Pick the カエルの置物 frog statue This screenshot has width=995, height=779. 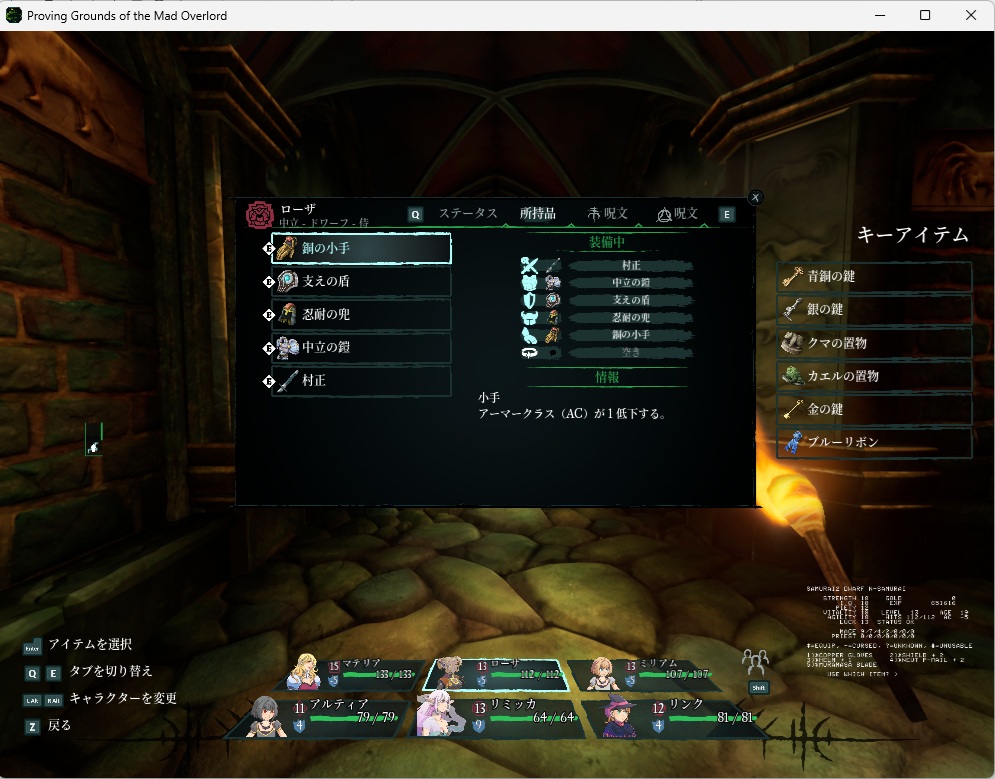click(x=874, y=376)
